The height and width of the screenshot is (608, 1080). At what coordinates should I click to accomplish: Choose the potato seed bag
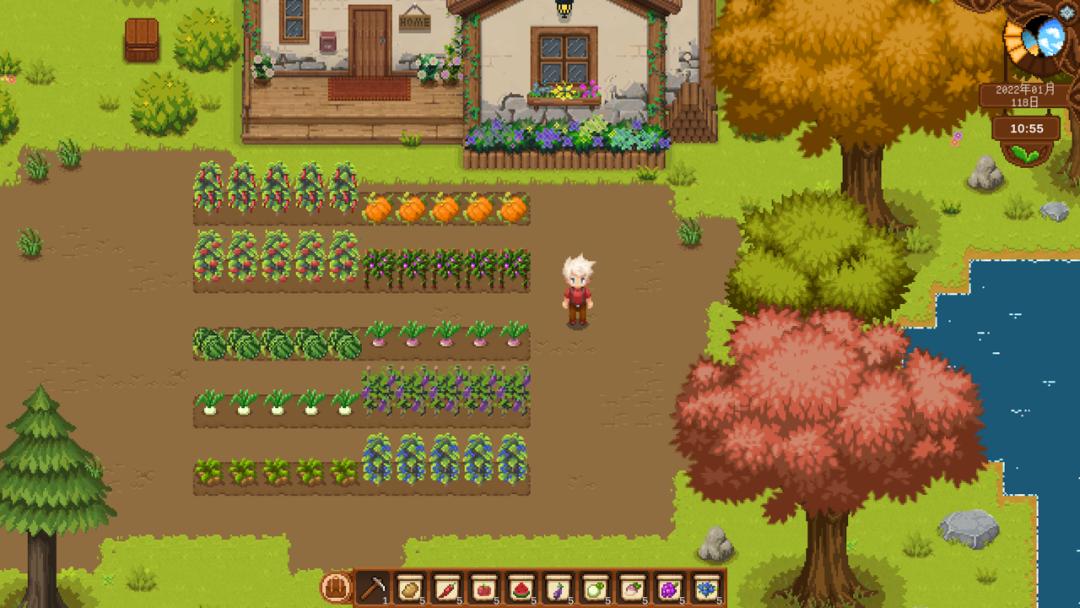pos(410,587)
